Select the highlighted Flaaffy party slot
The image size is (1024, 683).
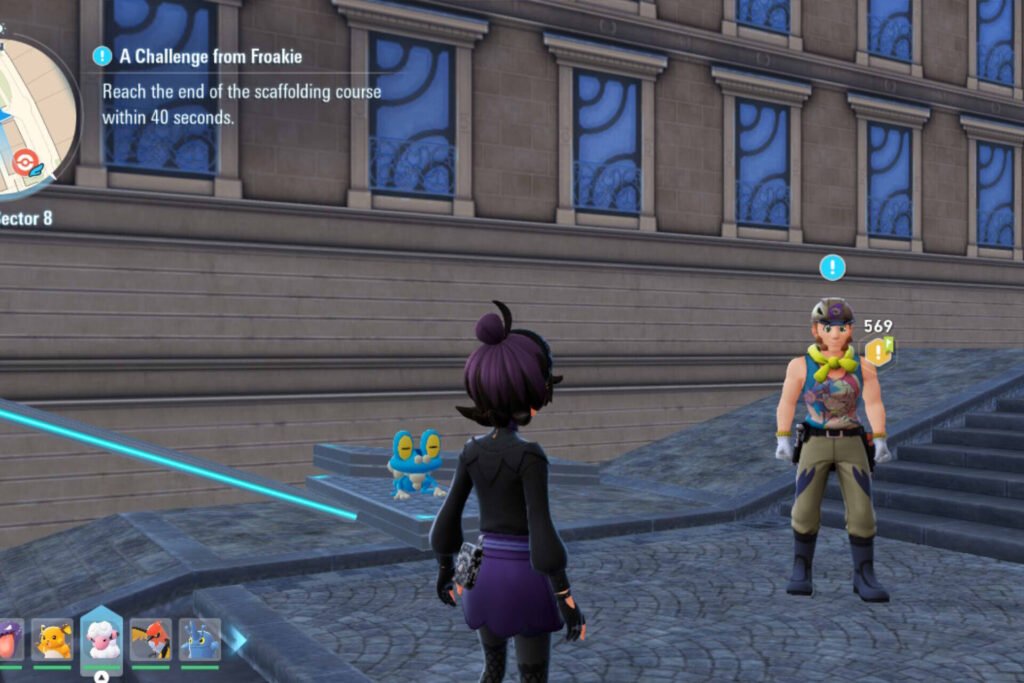(101, 638)
